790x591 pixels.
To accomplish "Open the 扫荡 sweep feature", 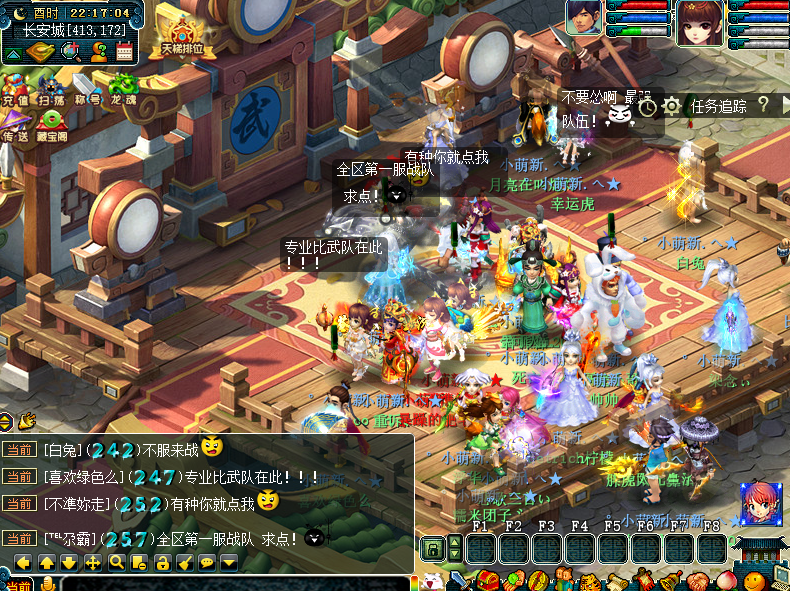I will coord(51,87).
